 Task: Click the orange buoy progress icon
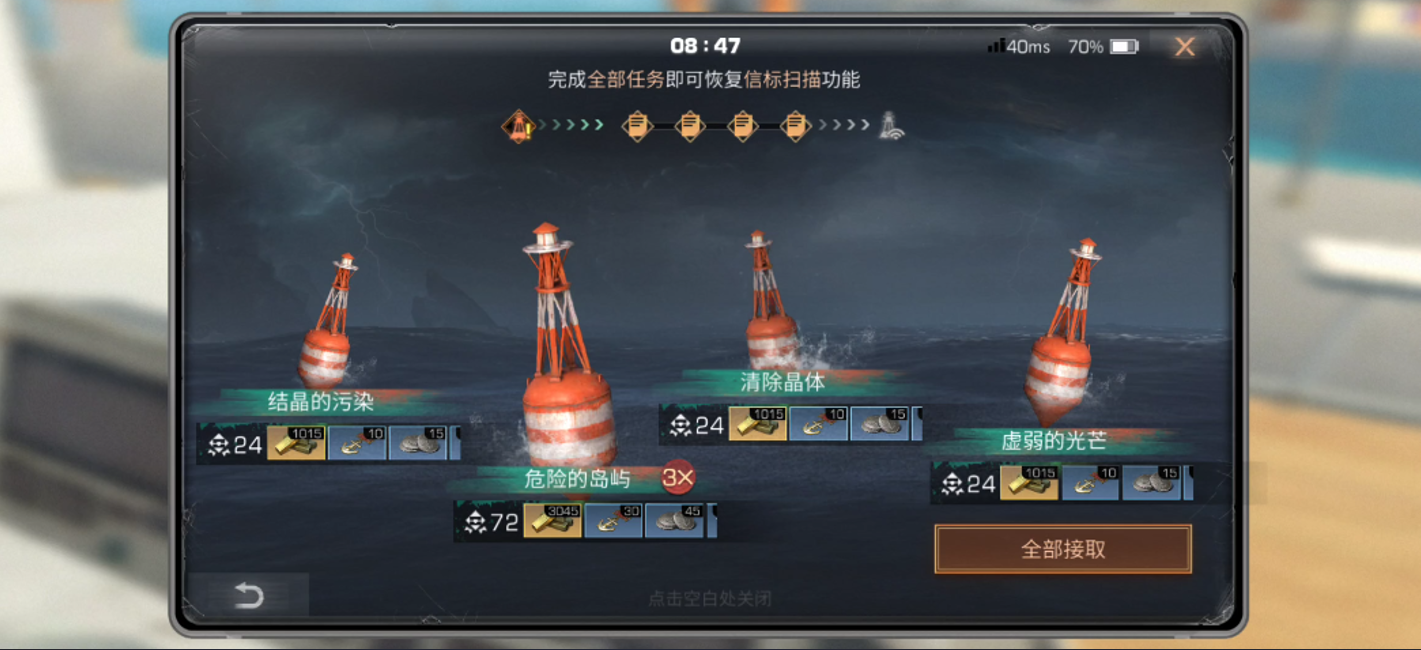tap(519, 126)
